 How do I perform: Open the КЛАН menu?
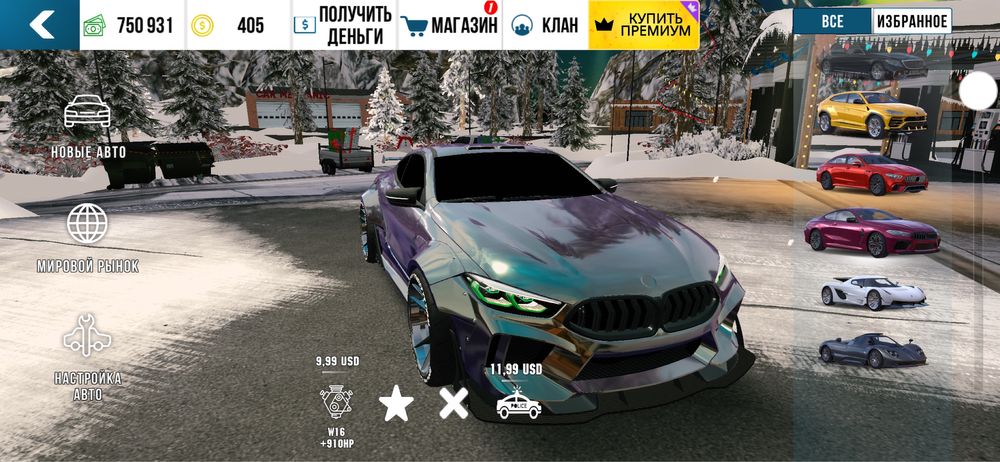pyautogui.click(x=545, y=25)
